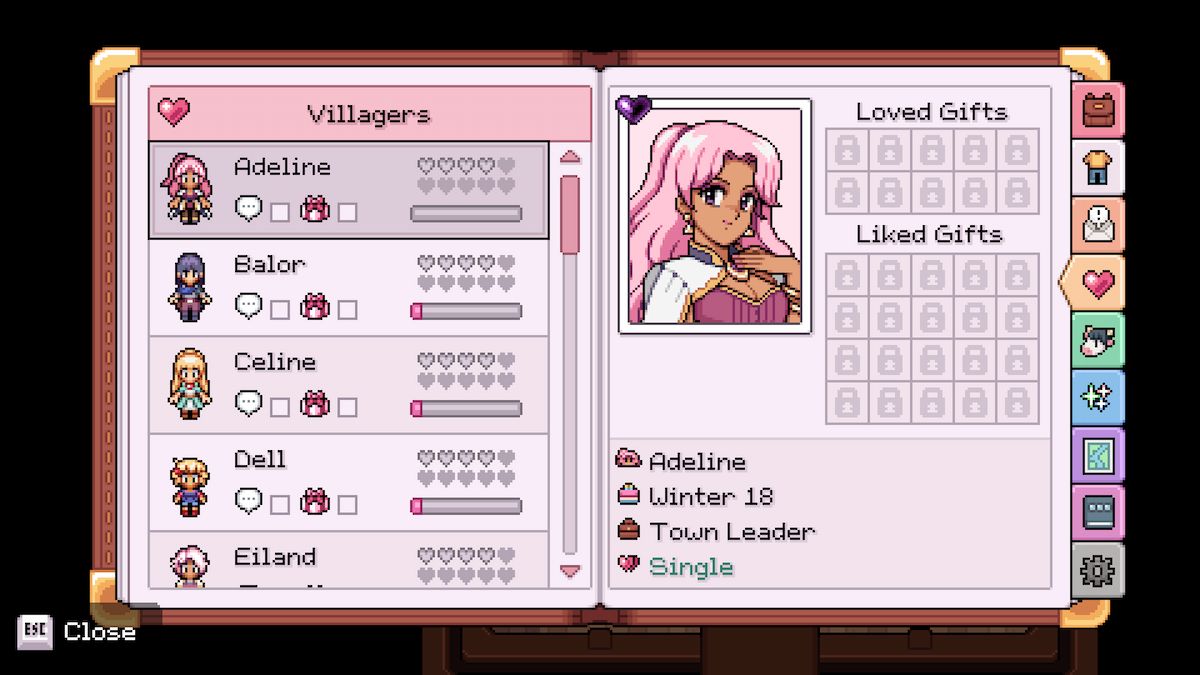Image resolution: width=1200 pixels, height=675 pixels.
Task: Open the dark chest tab
Action: click(1098, 513)
